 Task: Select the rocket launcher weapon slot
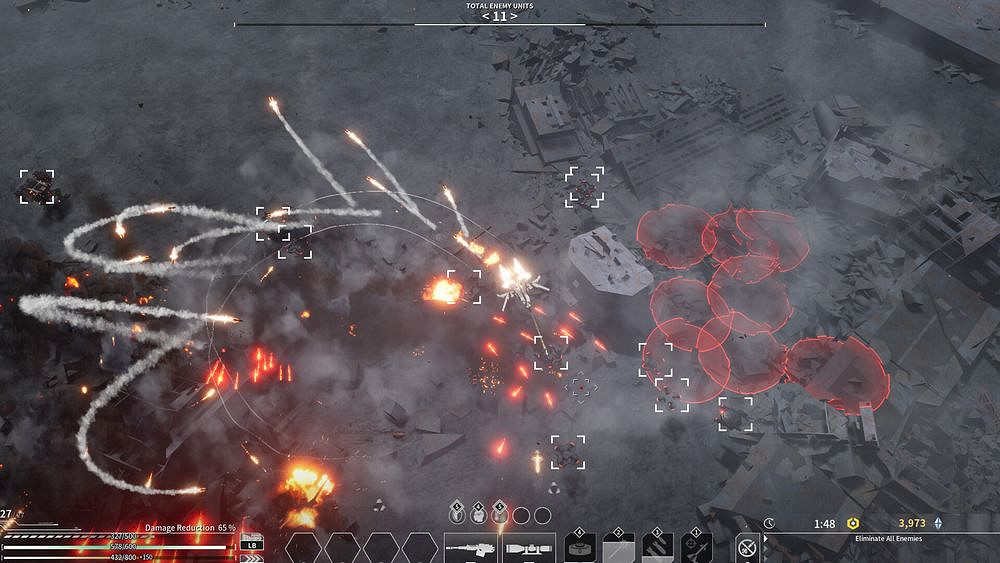530,548
